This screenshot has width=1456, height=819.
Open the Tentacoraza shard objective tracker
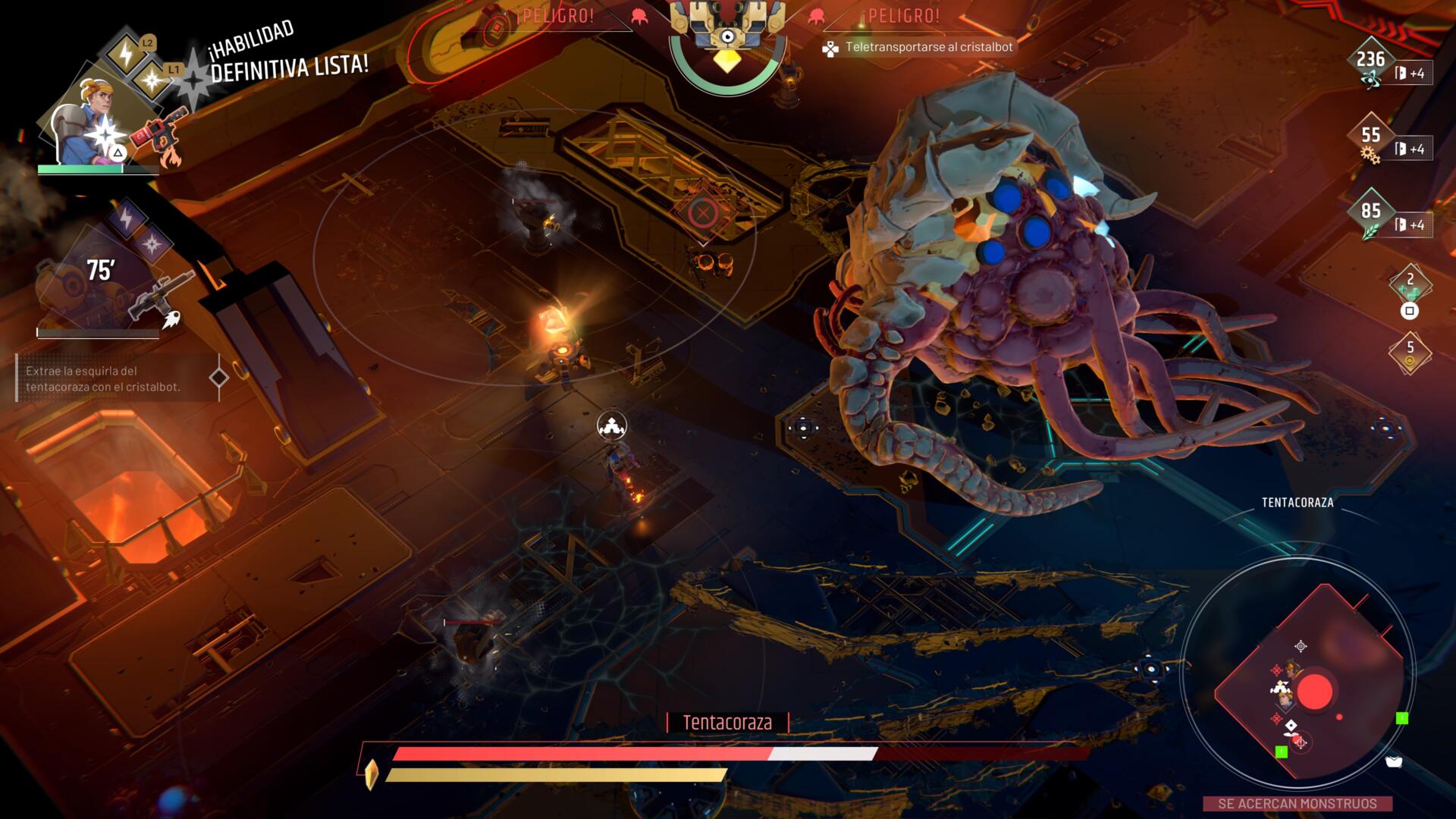point(114,378)
